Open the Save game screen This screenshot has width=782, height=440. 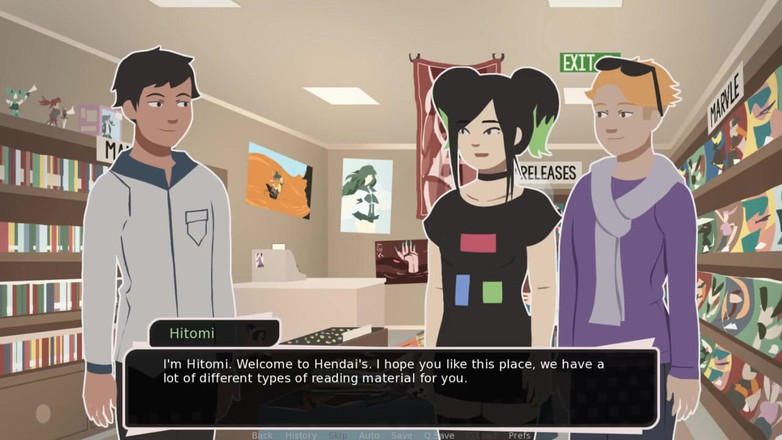click(401, 435)
